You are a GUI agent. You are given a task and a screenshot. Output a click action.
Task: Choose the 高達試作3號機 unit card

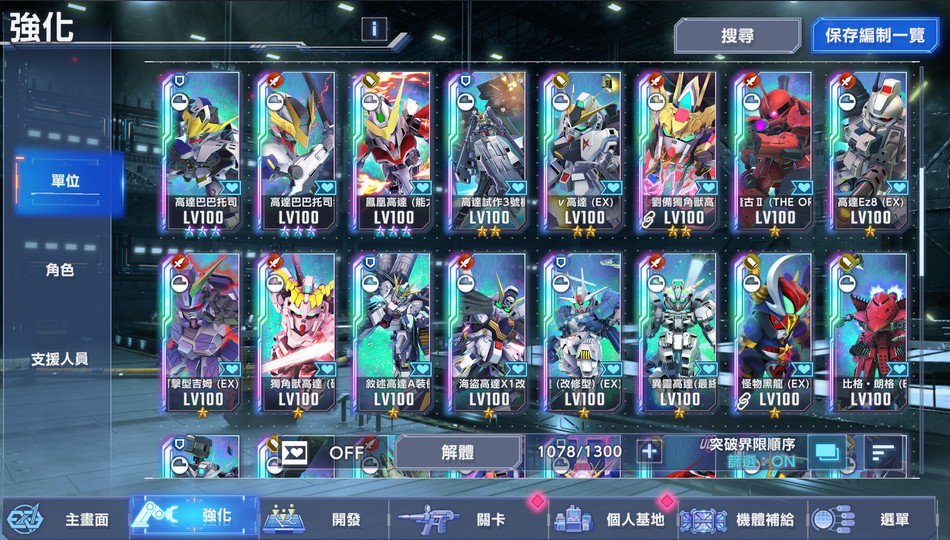click(x=485, y=150)
